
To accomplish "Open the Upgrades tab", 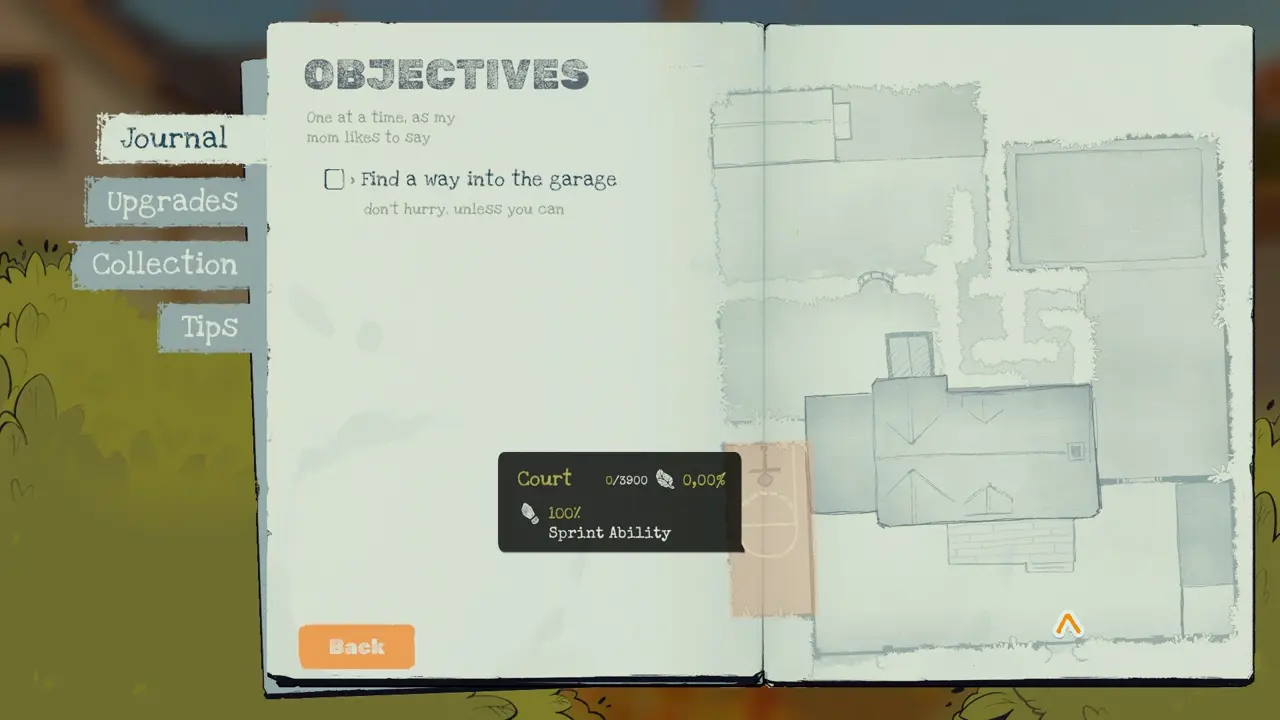I will (x=172, y=201).
